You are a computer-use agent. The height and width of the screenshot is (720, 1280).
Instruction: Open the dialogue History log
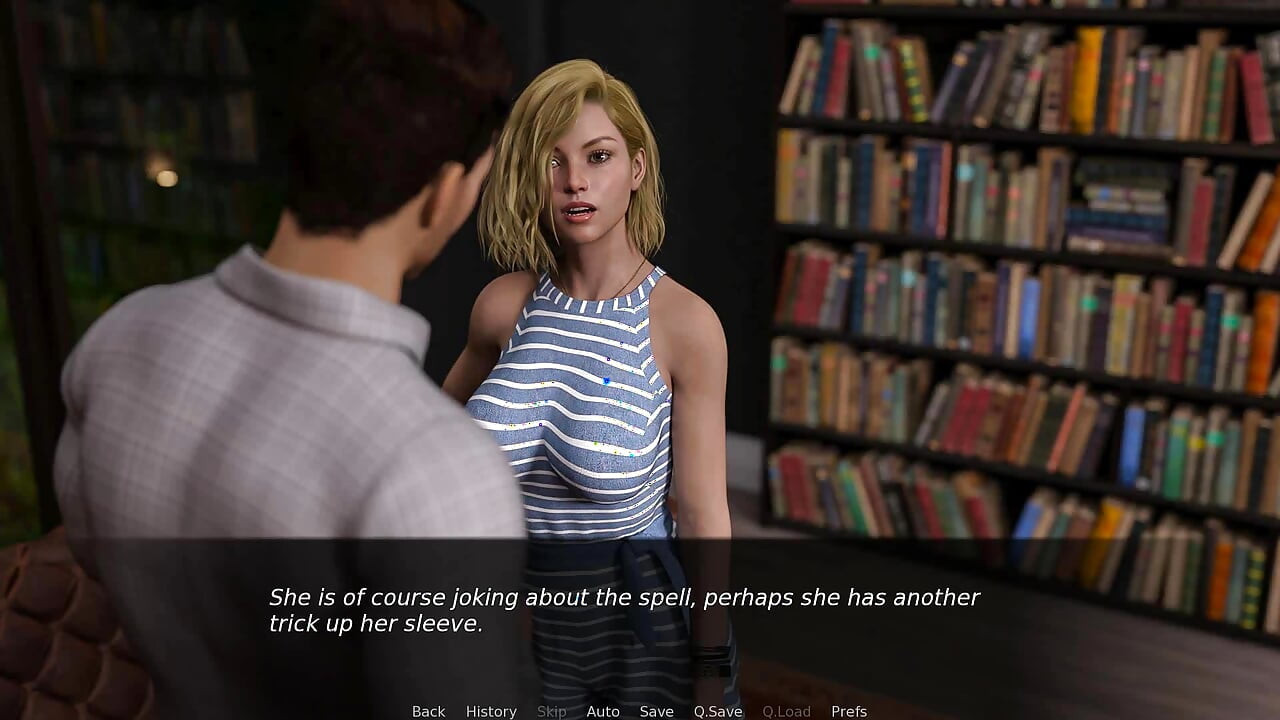491,711
